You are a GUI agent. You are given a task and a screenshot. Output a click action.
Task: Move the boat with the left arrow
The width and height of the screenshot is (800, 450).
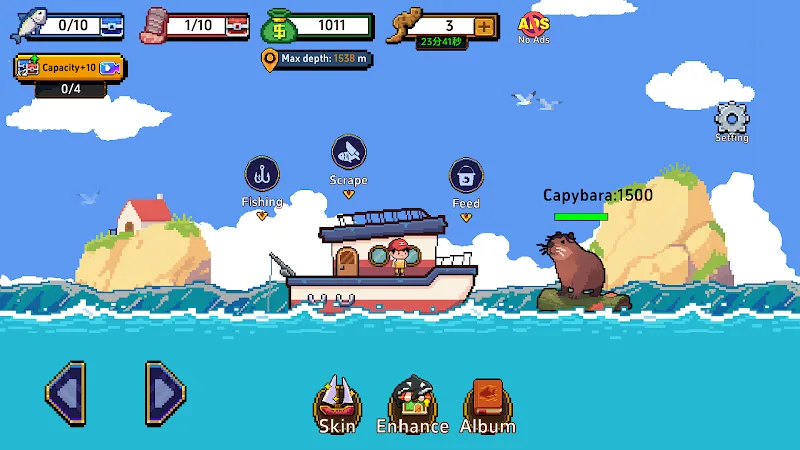click(x=65, y=395)
